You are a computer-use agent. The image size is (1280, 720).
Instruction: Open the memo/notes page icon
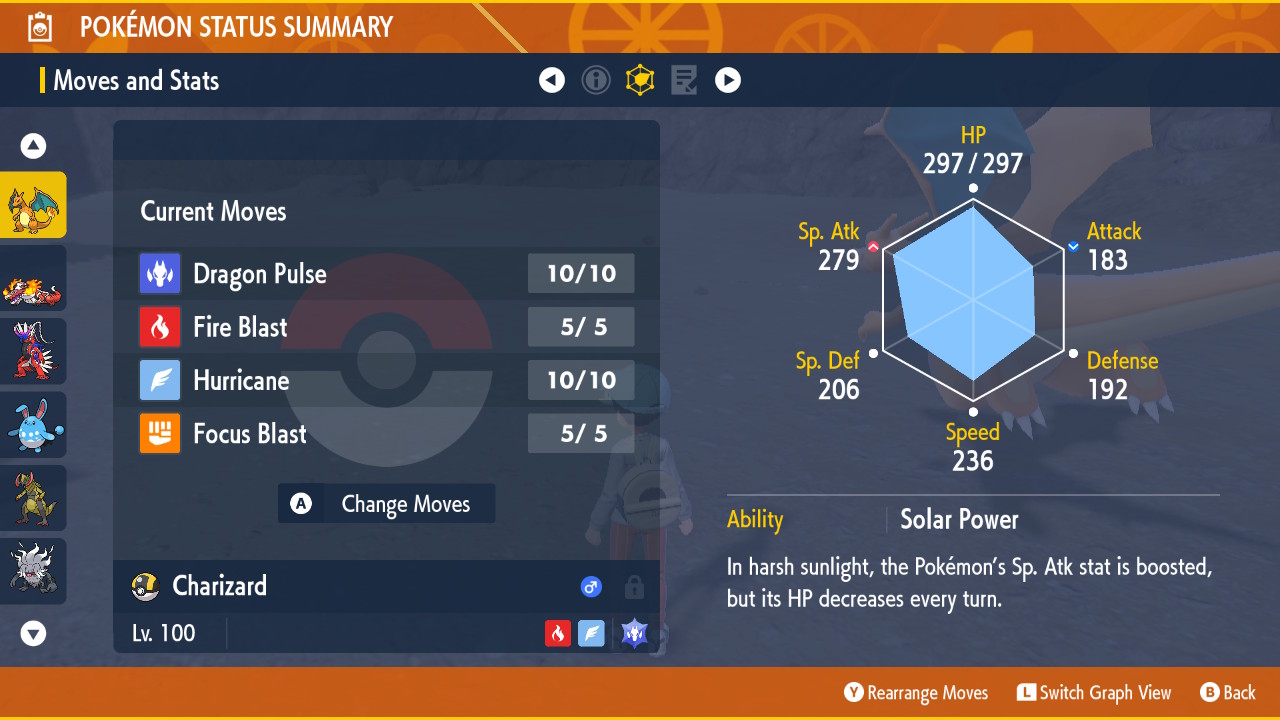coord(684,80)
